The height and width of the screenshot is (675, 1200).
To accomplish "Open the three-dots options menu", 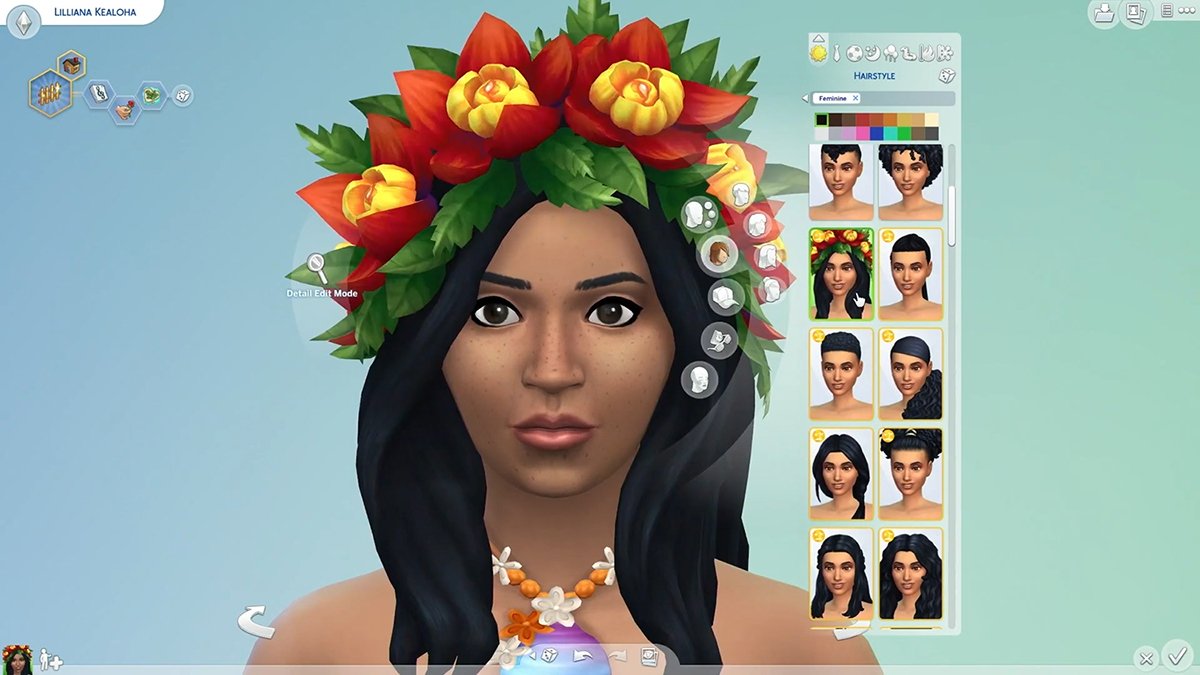I will [x=1186, y=12].
